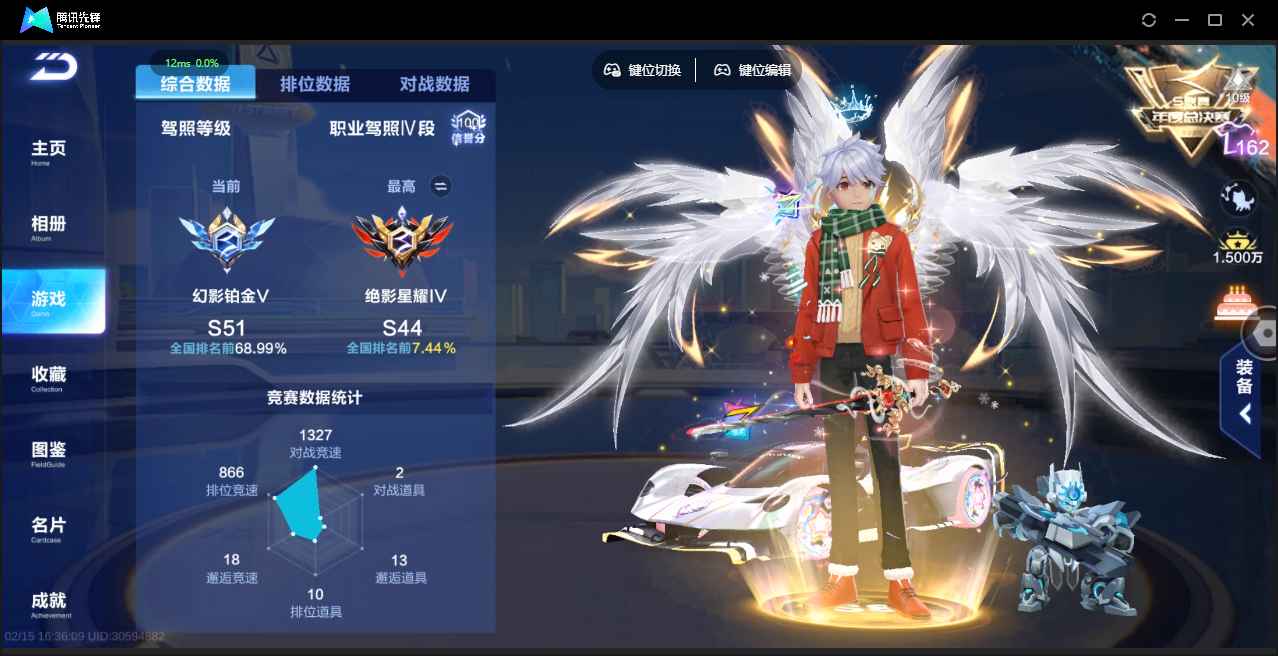Open 键位编辑 key mapping editor
Screen dimensions: 1278x656
coord(752,70)
